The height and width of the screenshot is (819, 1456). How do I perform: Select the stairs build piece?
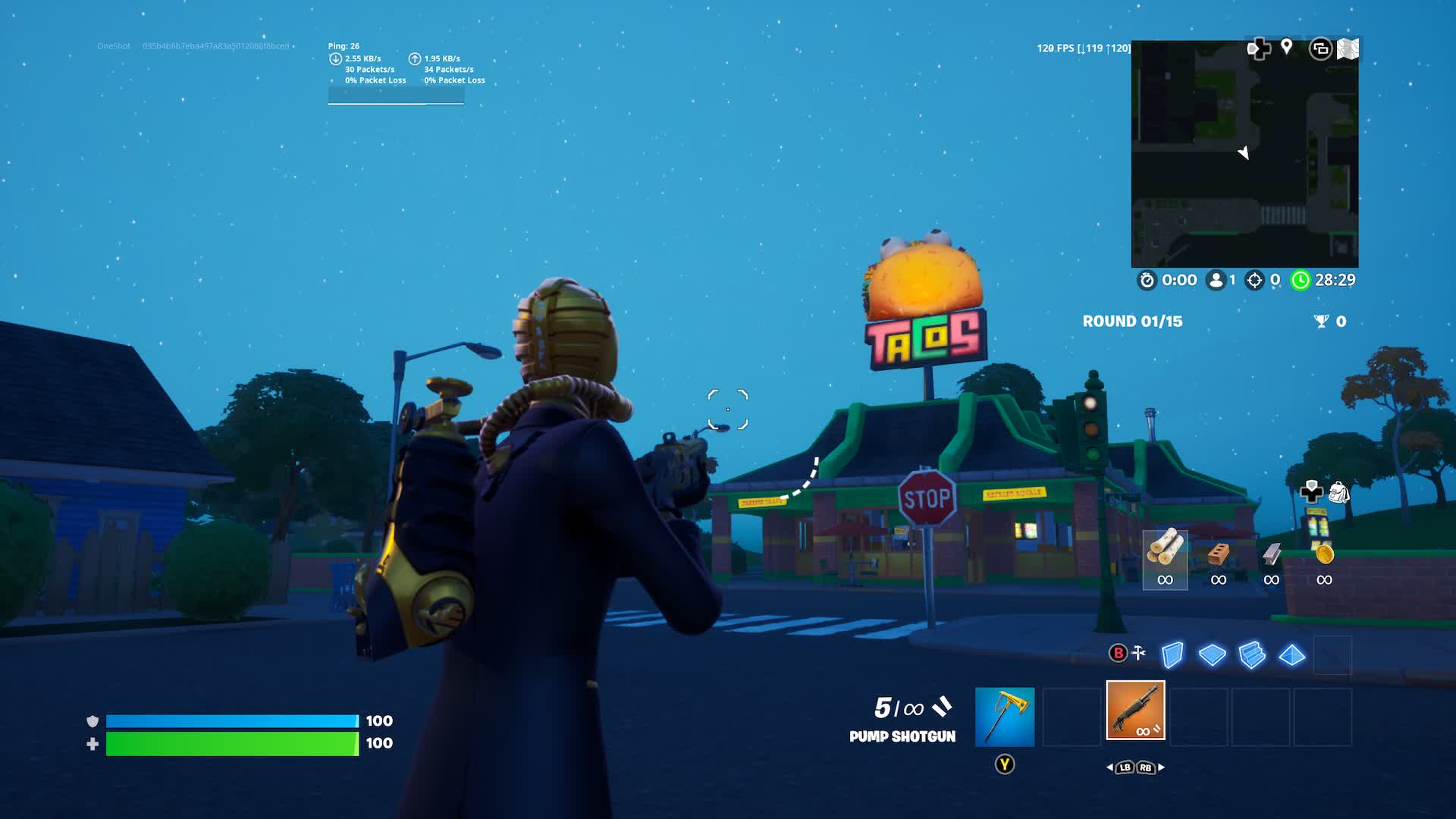[x=1254, y=655]
